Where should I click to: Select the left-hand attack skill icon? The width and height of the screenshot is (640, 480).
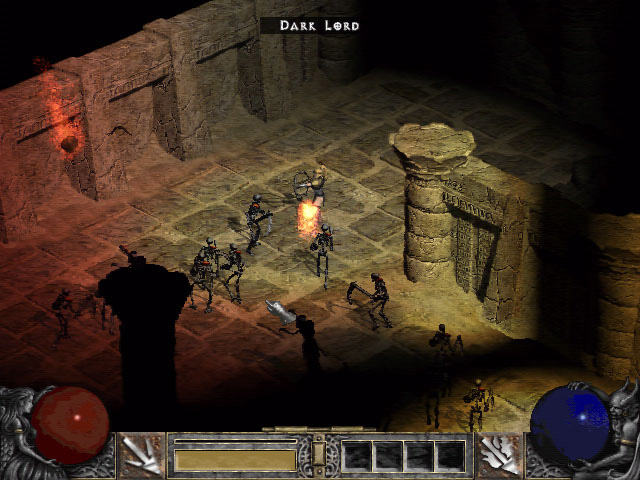pyautogui.click(x=141, y=455)
